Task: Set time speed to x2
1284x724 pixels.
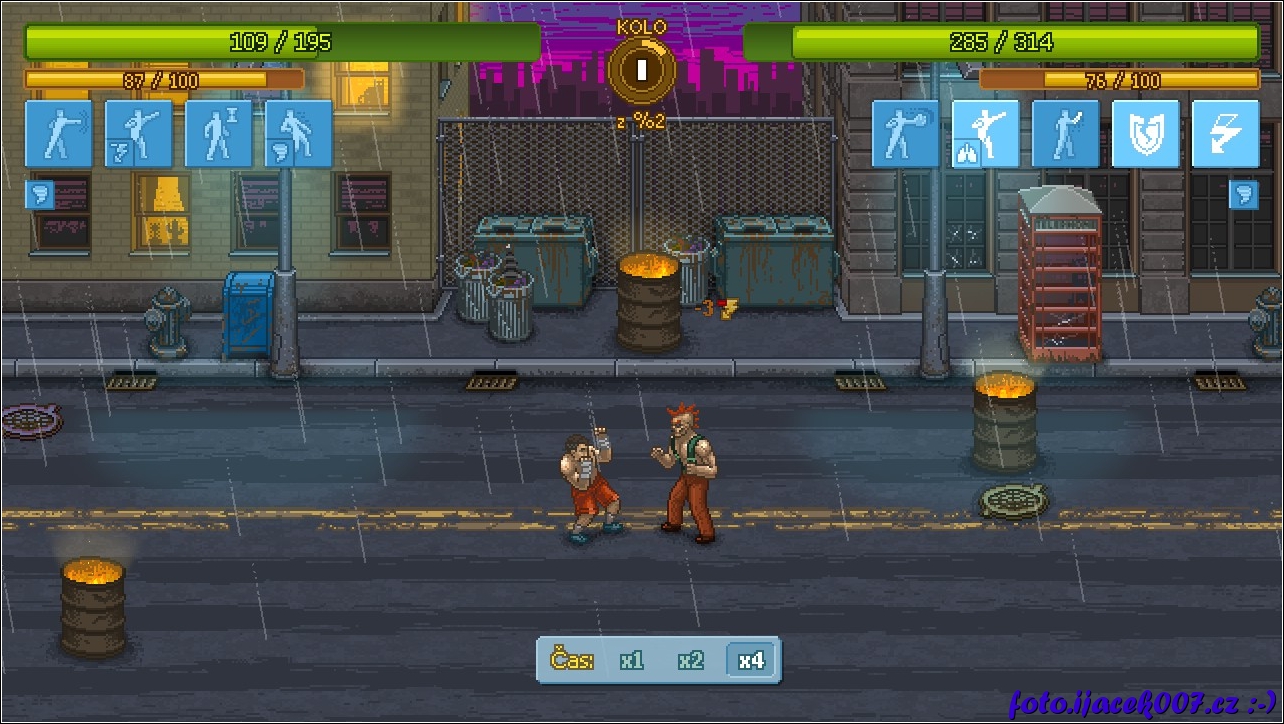Action: pyautogui.click(x=691, y=661)
